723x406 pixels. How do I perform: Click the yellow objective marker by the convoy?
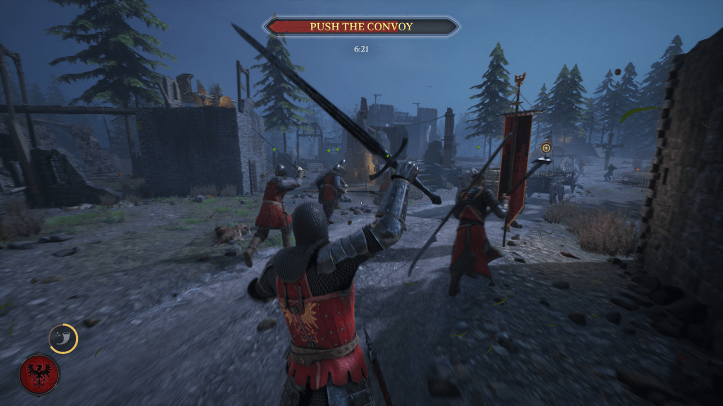click(x=545, y=148)
